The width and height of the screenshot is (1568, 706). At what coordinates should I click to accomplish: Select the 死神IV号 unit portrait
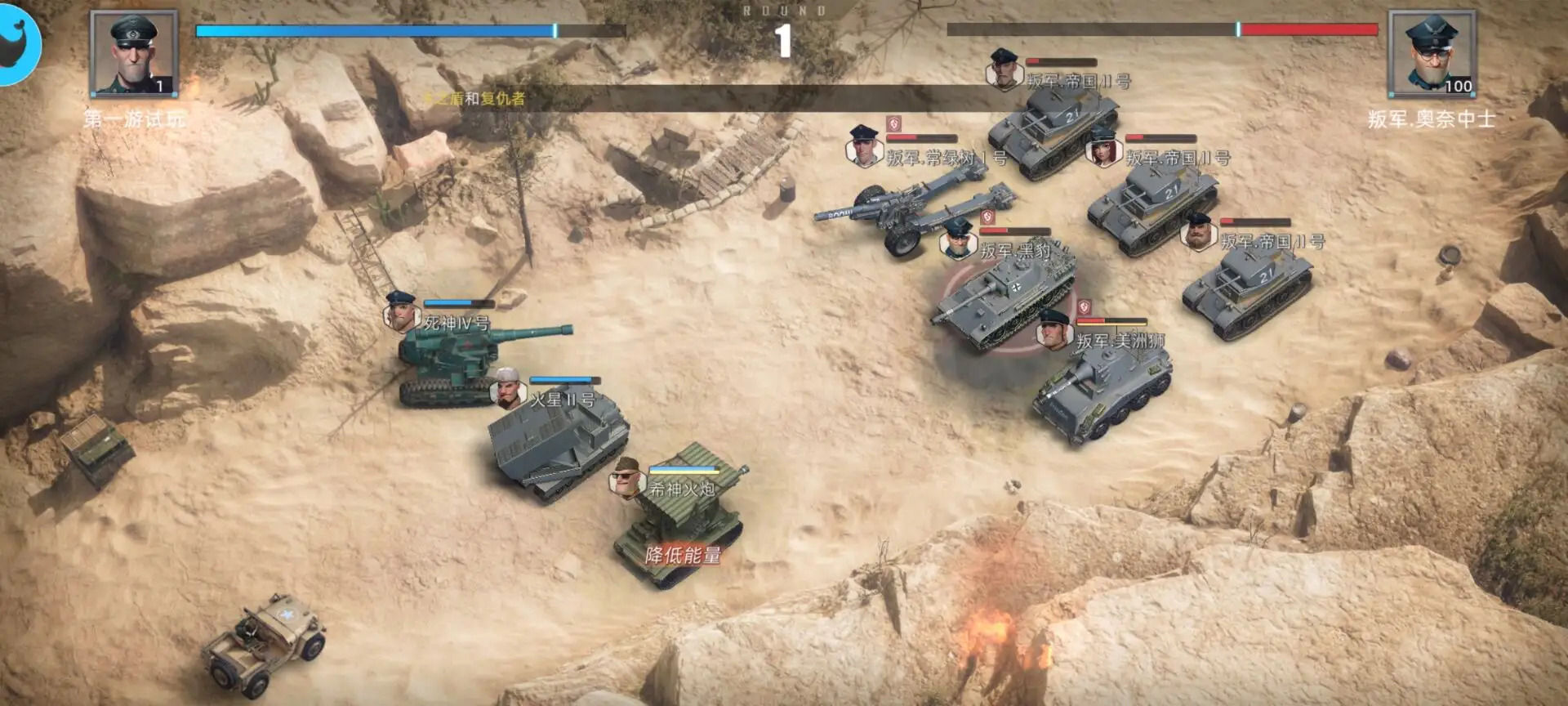[x=400, y=311]
